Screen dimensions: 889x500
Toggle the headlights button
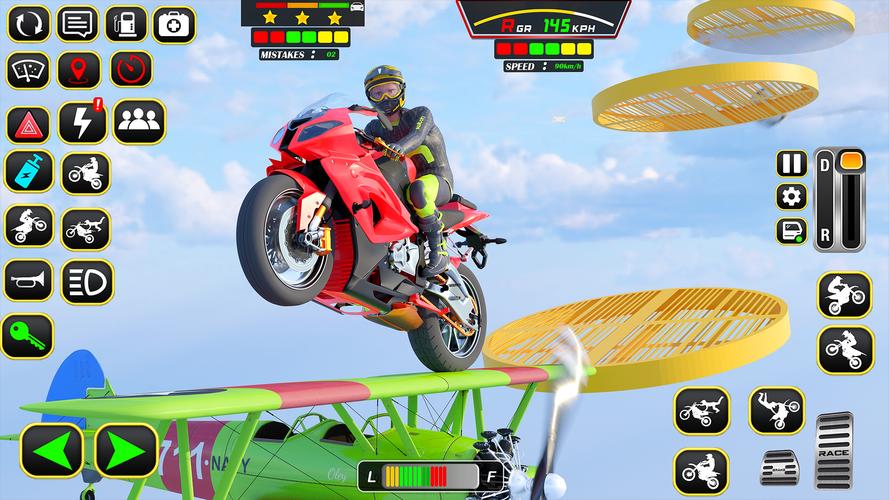[87, 281]
